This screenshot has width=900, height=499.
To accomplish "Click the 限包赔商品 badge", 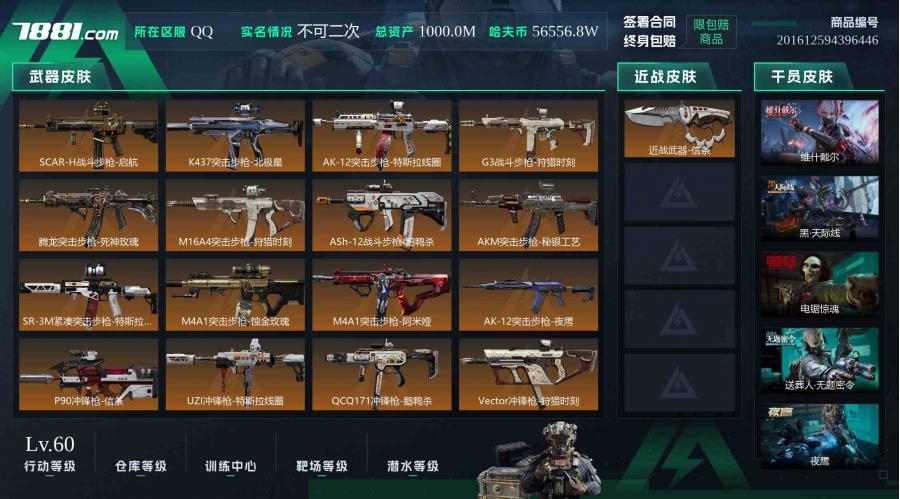I will 711,31.
